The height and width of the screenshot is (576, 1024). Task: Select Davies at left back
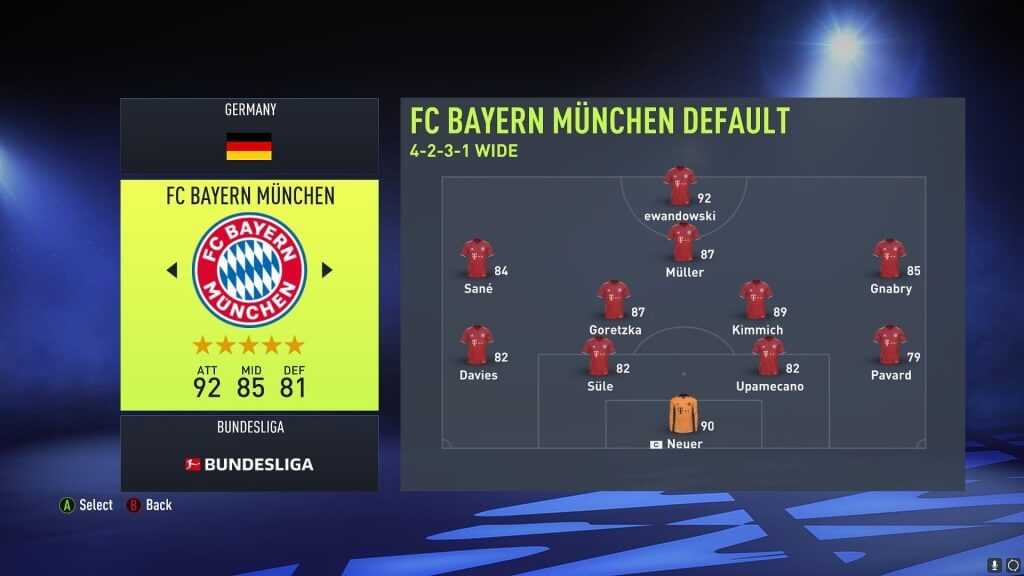pos(477,345)
